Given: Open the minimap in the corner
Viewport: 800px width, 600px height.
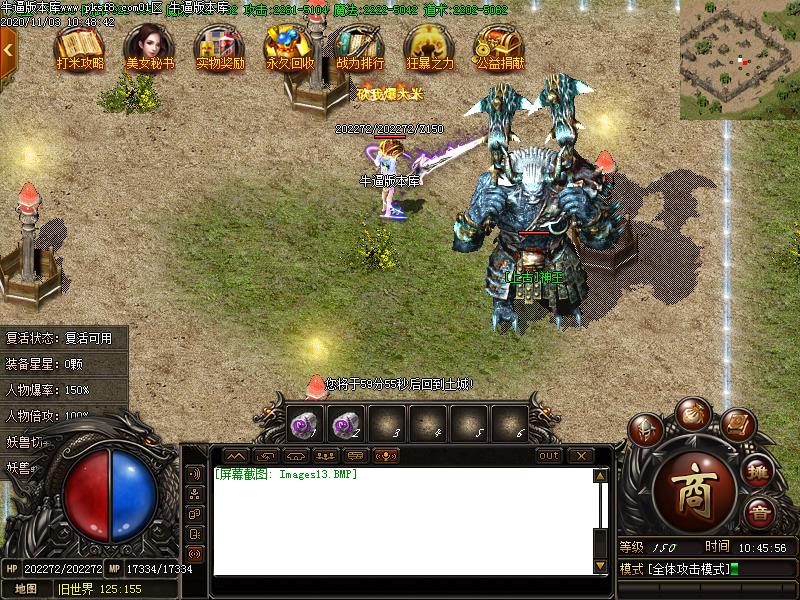Looking at the screenshot, I should (x=740, y=60).
